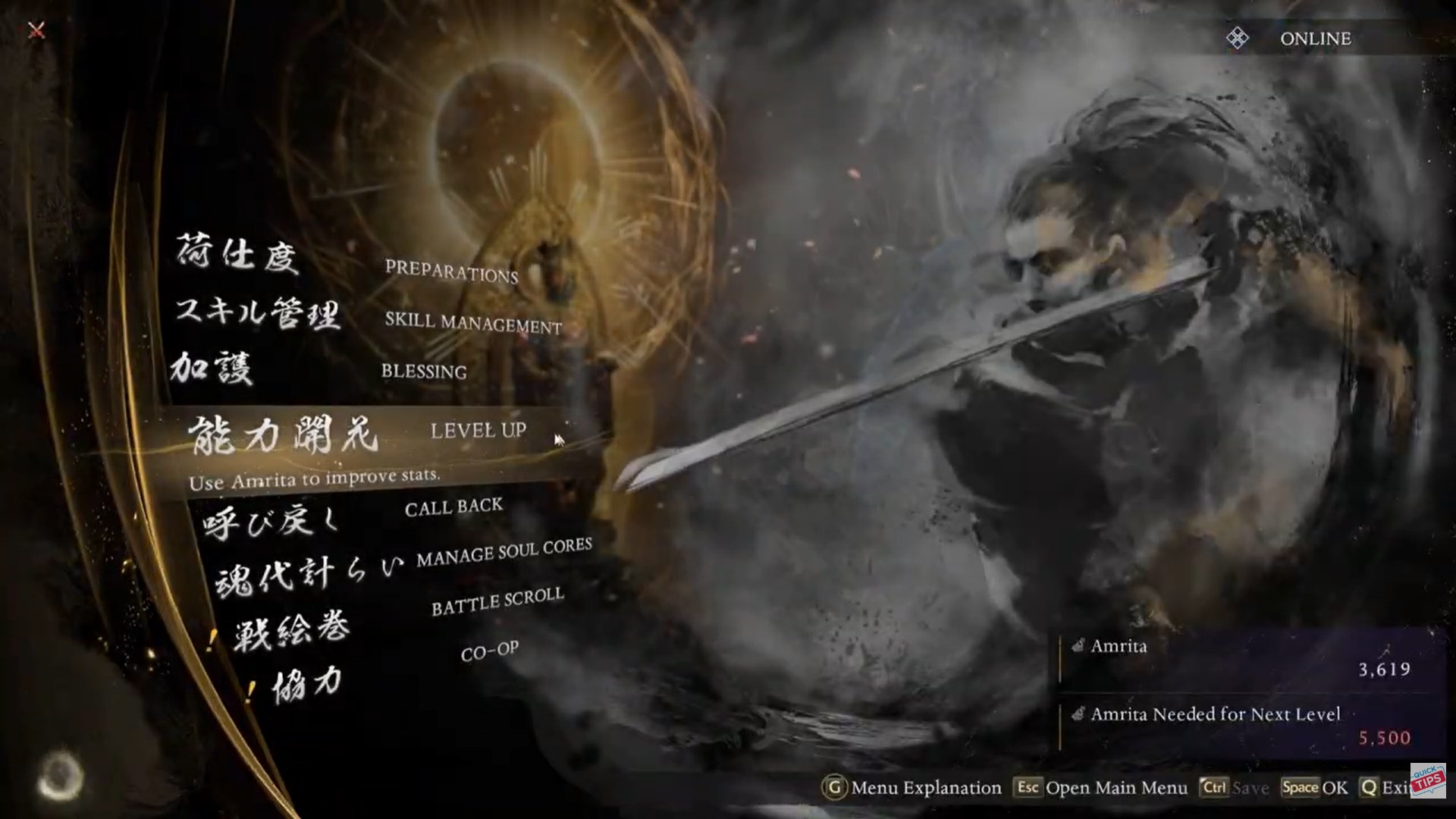Click the Ctrl key icon for Save
The width and height of the screenshot is (1456, 819).
[1213, 788]
